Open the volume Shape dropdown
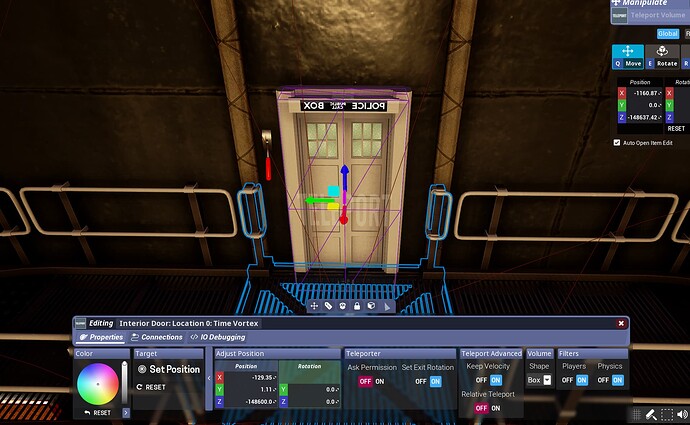This screenshot has width=690, height=425. click(x=540, y=380)
